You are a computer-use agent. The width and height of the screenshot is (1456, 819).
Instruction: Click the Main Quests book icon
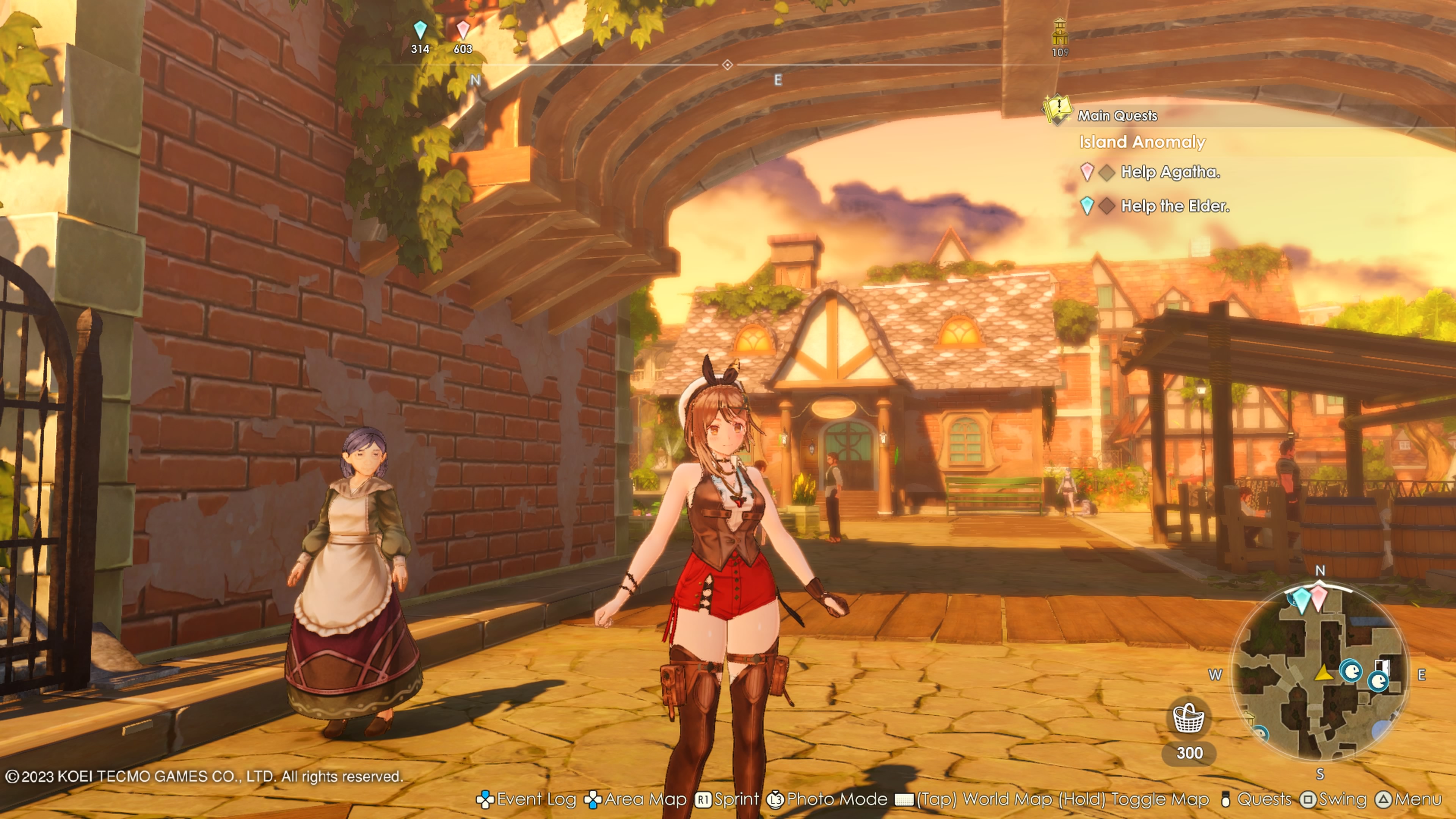[x=1056, y=108]
